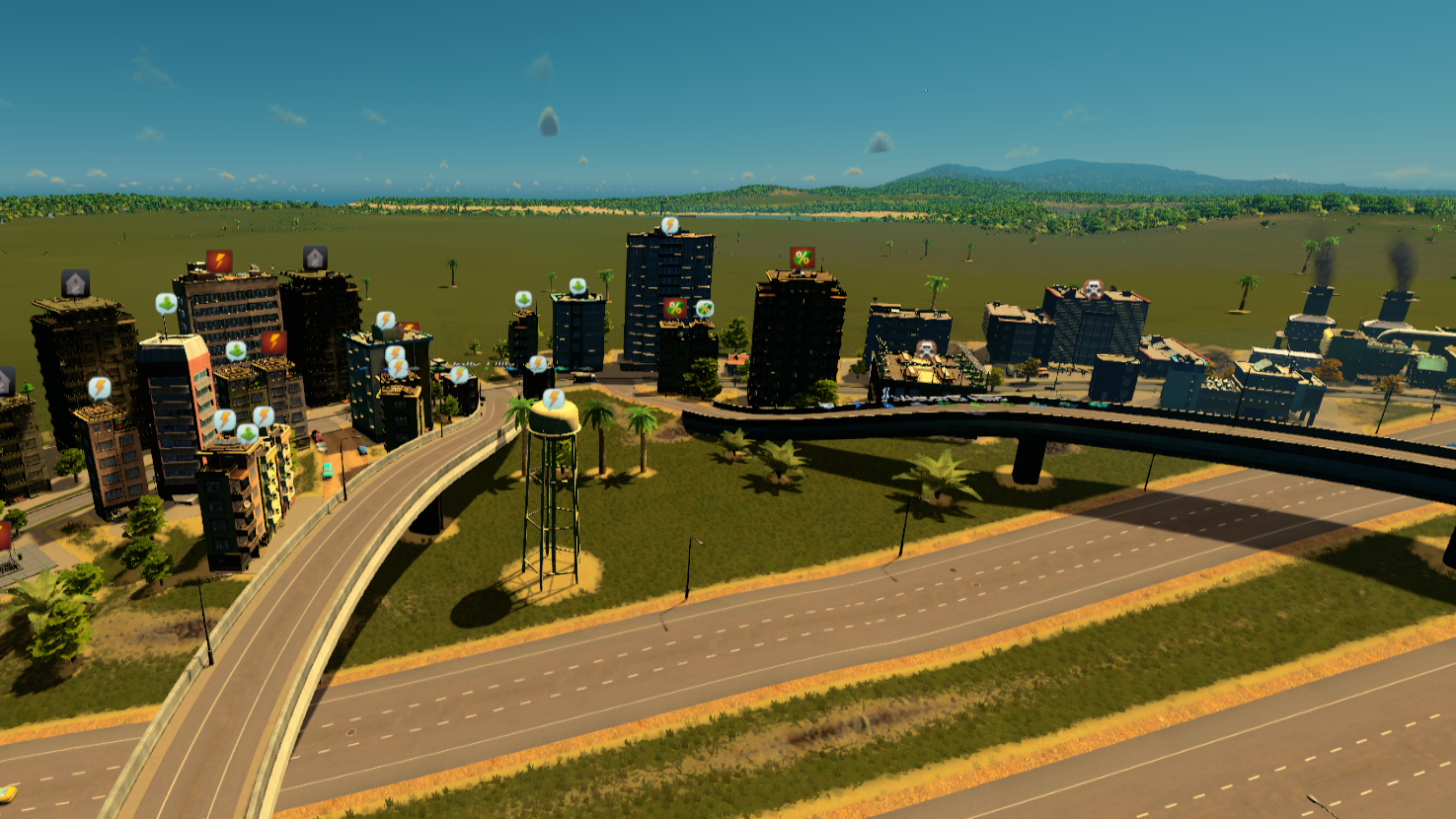Click the green percent bubble beside the red percent icon
Viewport: 1456px width, 819px height.
tap(704, 307)
